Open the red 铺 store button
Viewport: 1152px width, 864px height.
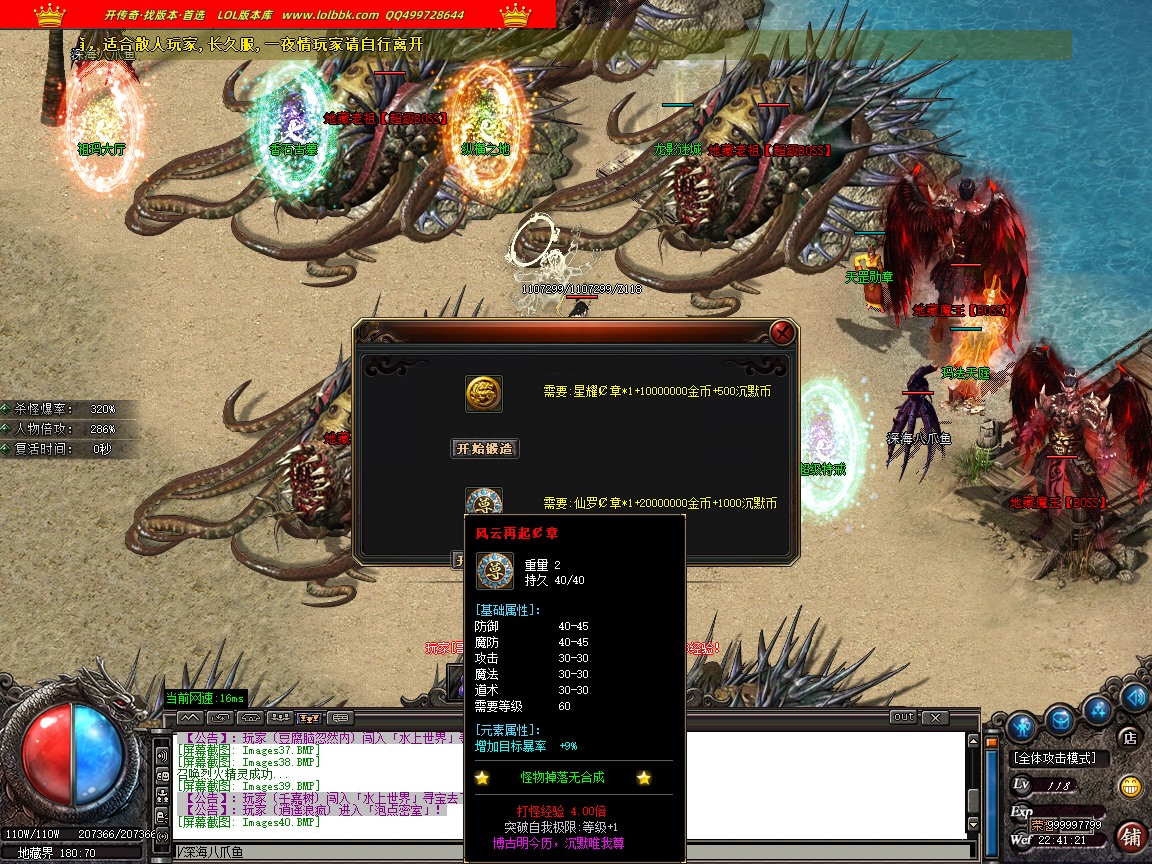[1131, 835]
